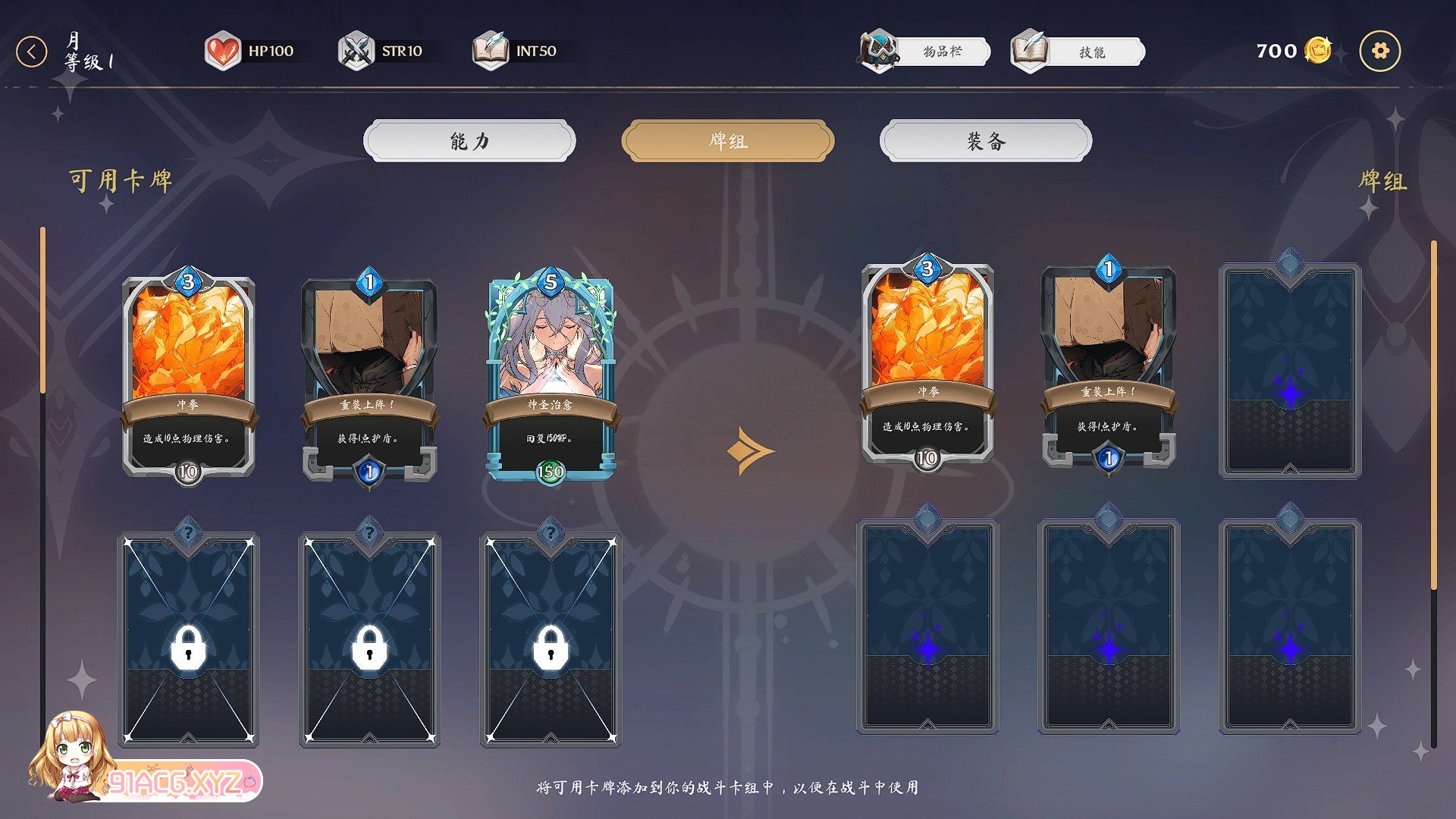Click the HP heart icon
1456x819 pixels.
(222, 50)
